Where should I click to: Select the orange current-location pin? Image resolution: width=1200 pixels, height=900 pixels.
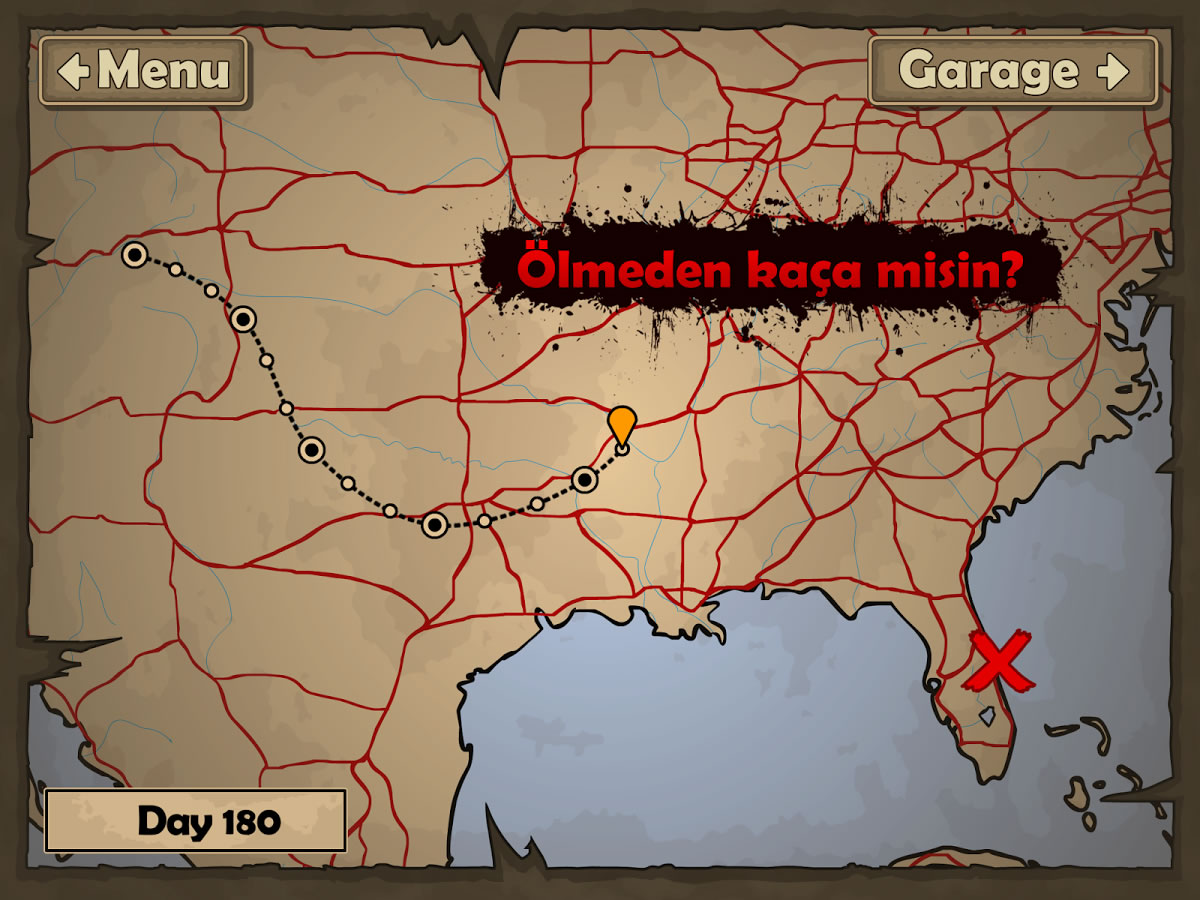pyautogui.click(x=622, y=425)
